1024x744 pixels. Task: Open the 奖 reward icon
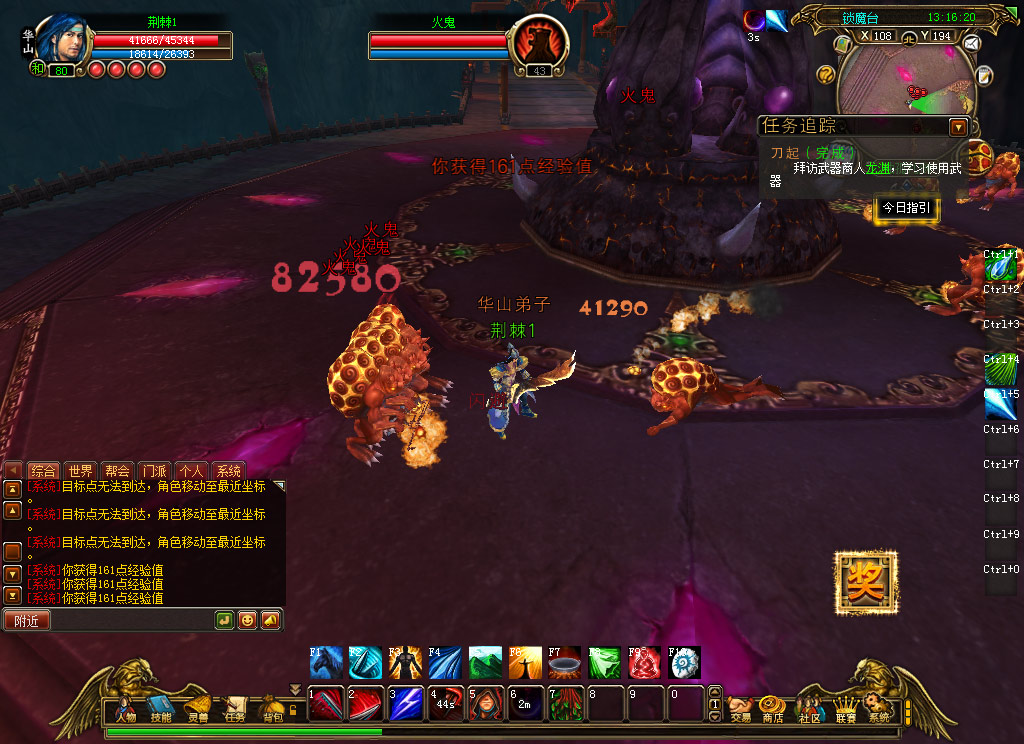click(x=865, y=583)
